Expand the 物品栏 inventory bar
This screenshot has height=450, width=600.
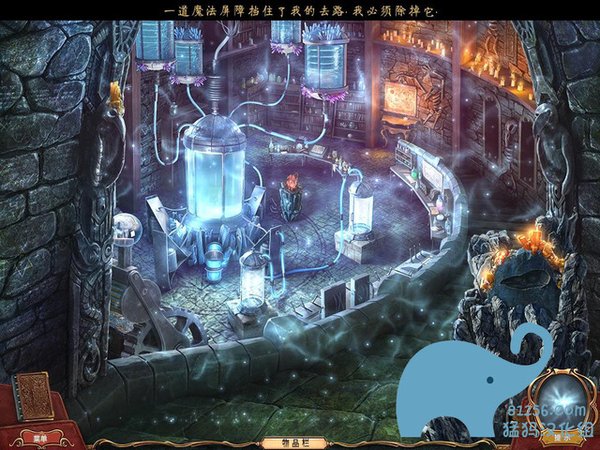tap(283, 440)
